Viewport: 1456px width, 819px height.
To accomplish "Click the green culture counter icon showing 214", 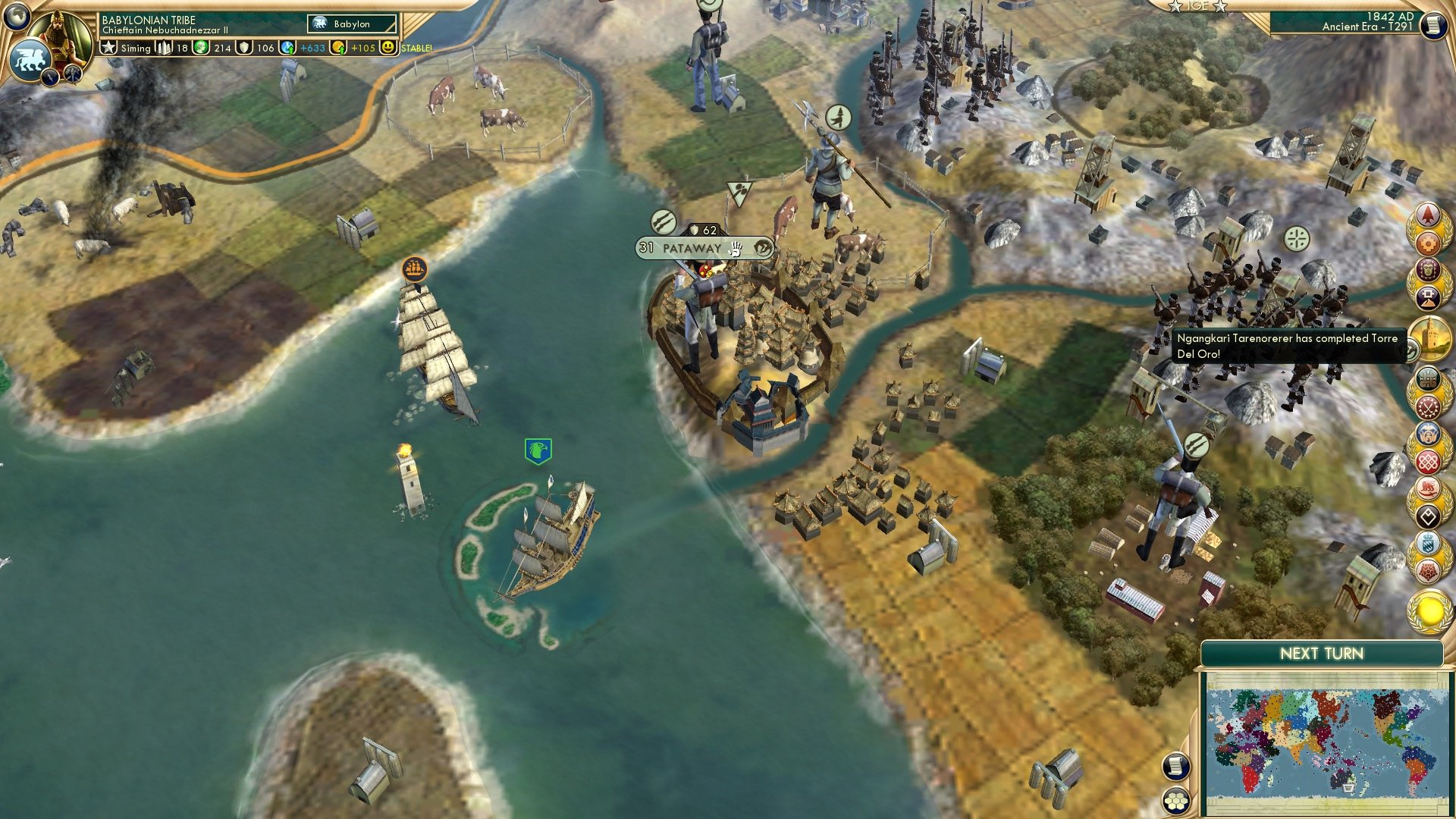I will 199,48.
